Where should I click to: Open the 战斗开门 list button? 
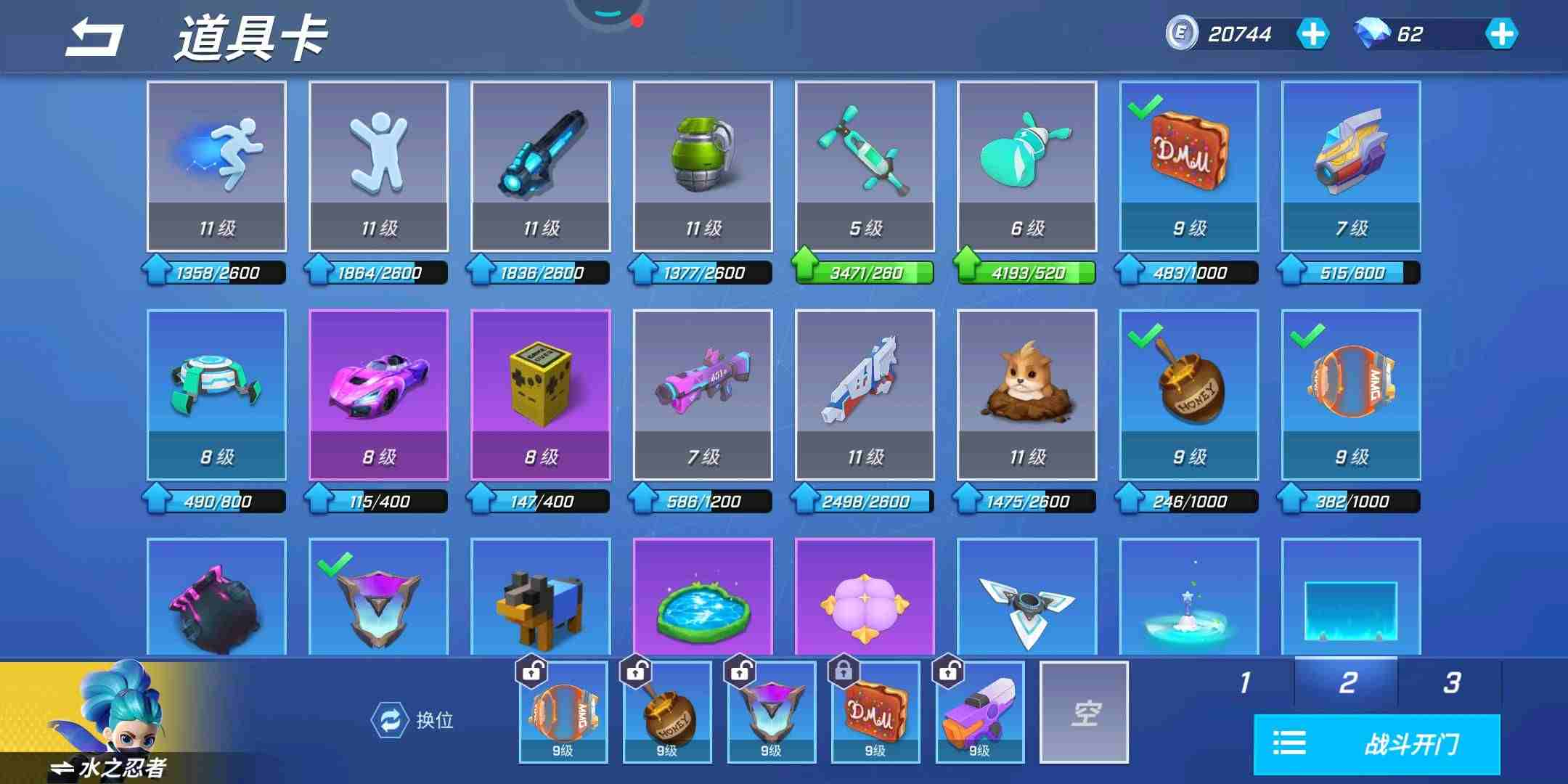[1376, 744]
